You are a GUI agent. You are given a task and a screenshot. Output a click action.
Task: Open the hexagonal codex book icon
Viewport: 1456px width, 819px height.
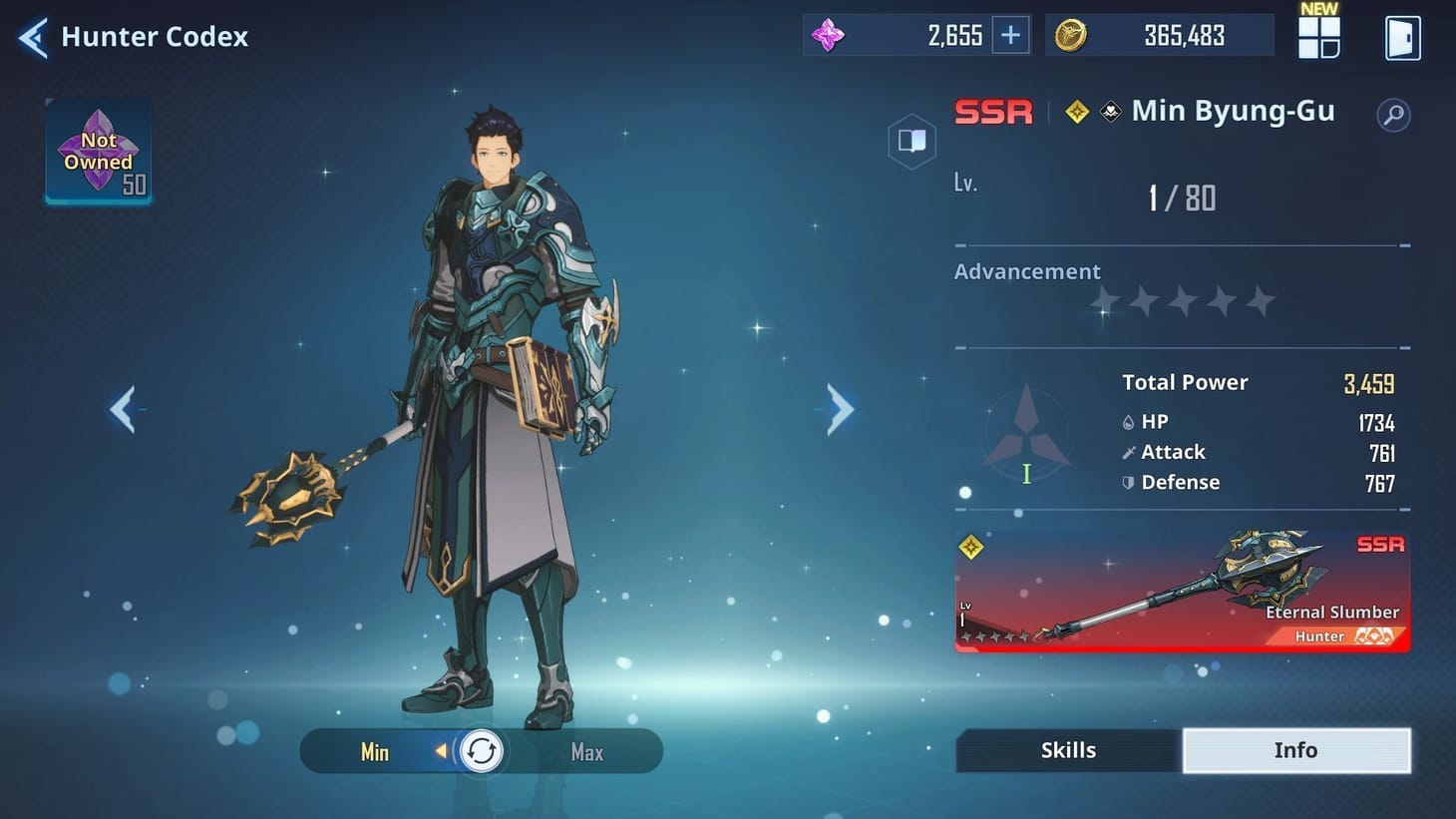pos(911,141)
